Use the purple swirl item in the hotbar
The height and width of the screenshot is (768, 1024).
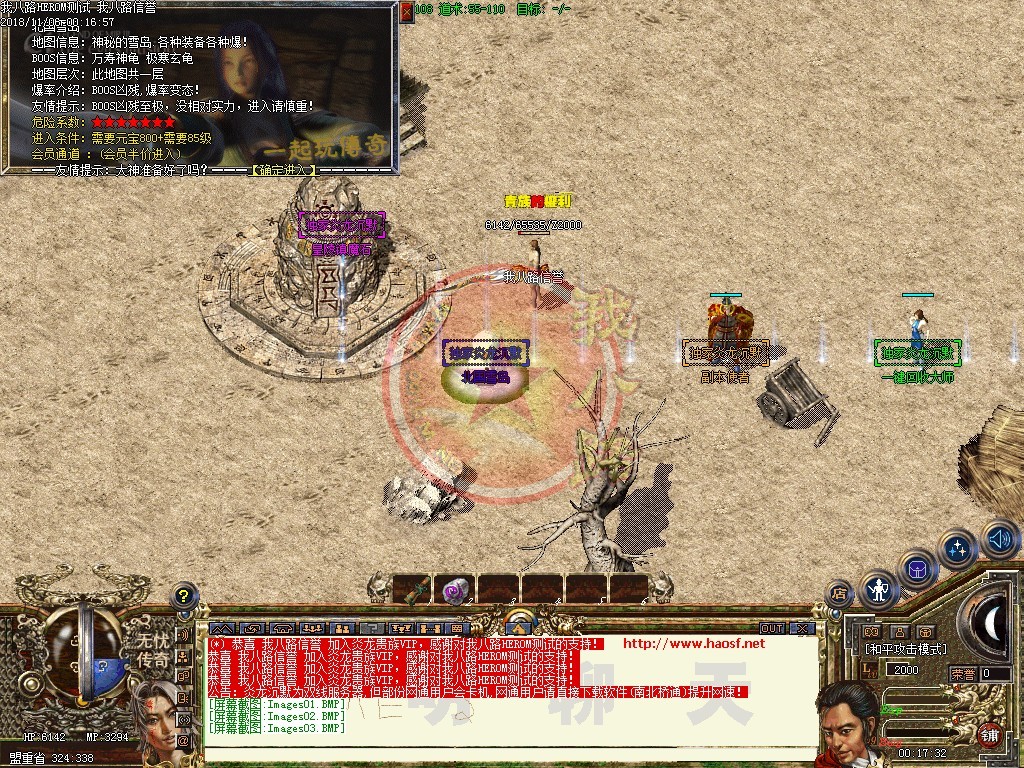455,590
